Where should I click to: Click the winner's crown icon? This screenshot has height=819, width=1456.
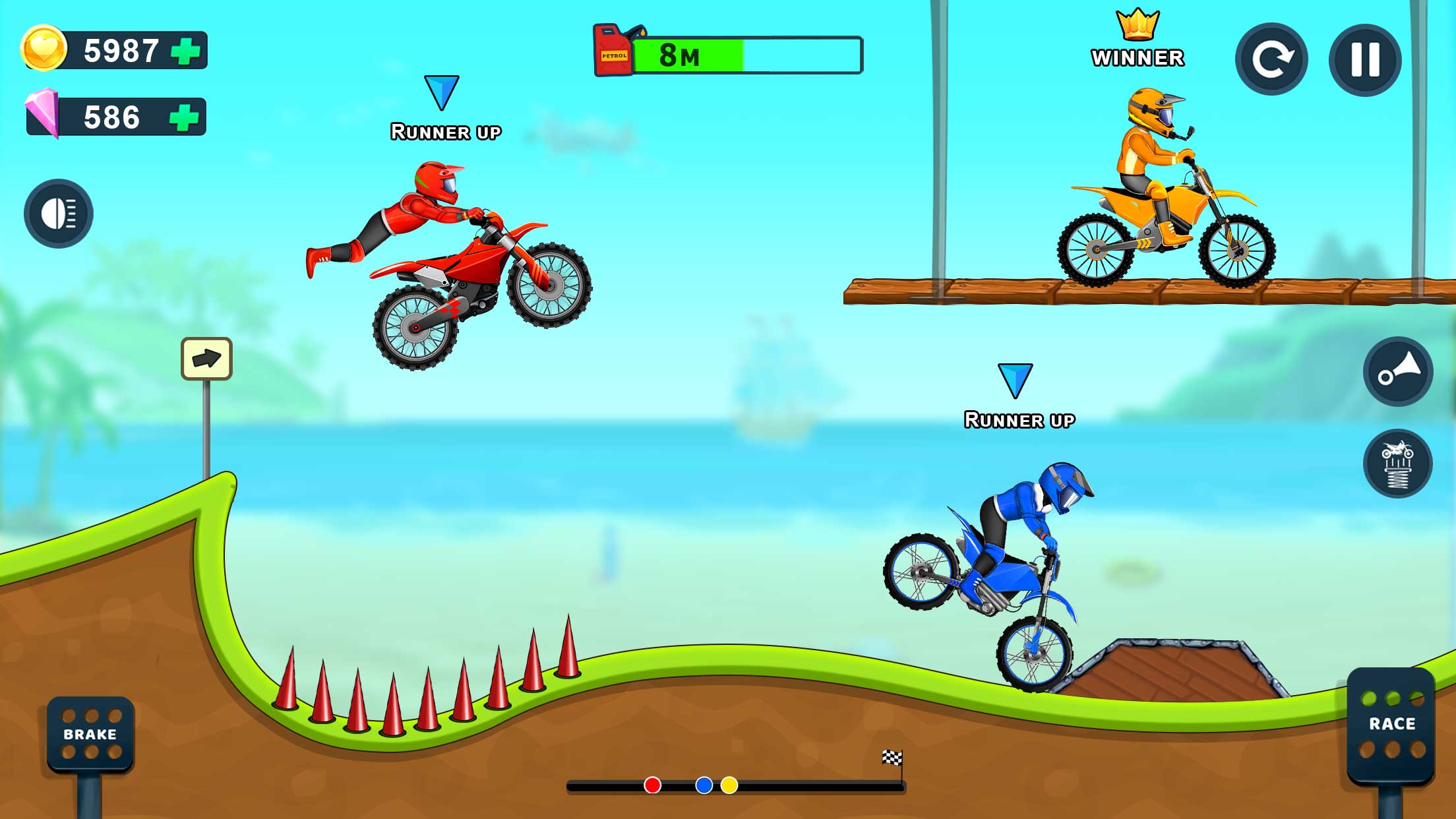1139,26
